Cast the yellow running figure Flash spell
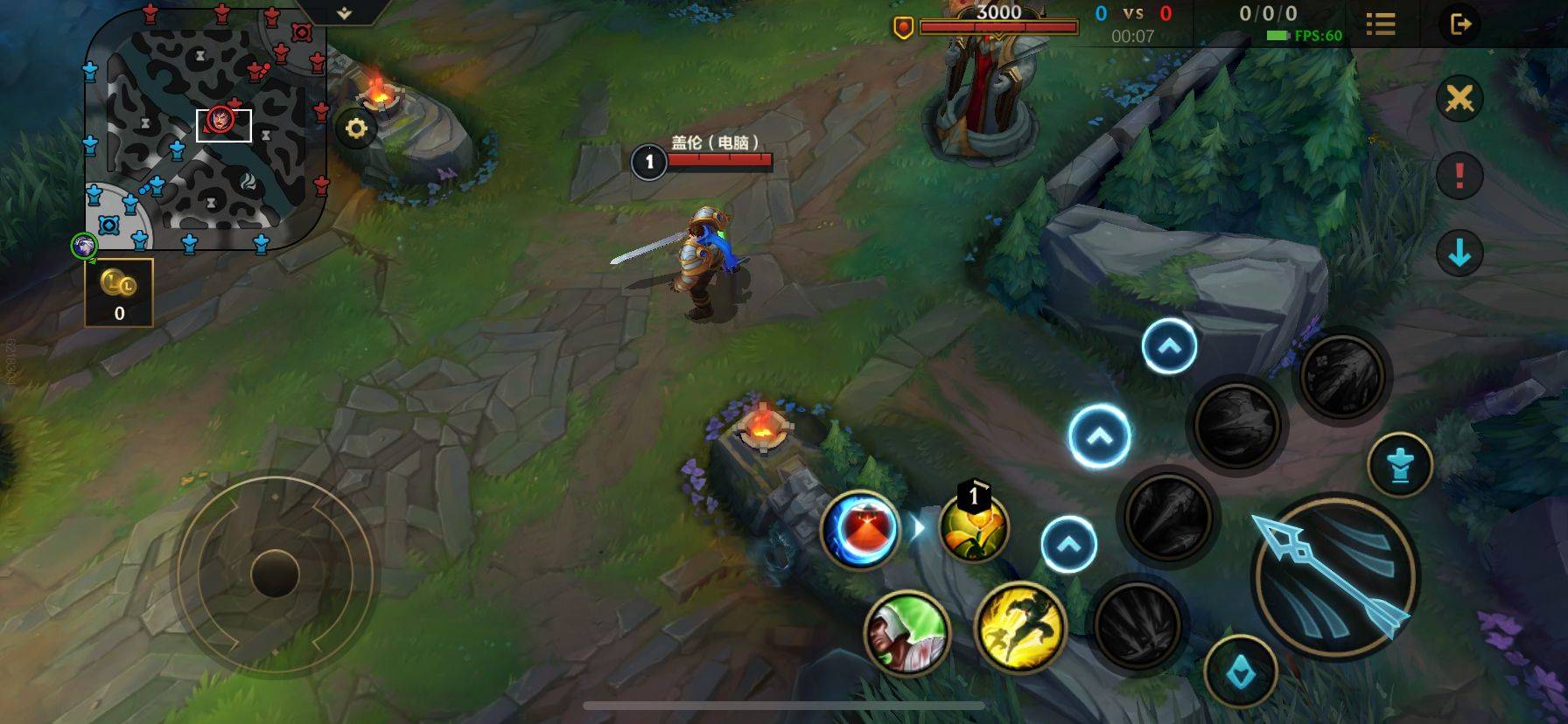Image resolution: width=1568 pixels, height=724 pixels. [x=1020, y=627]
